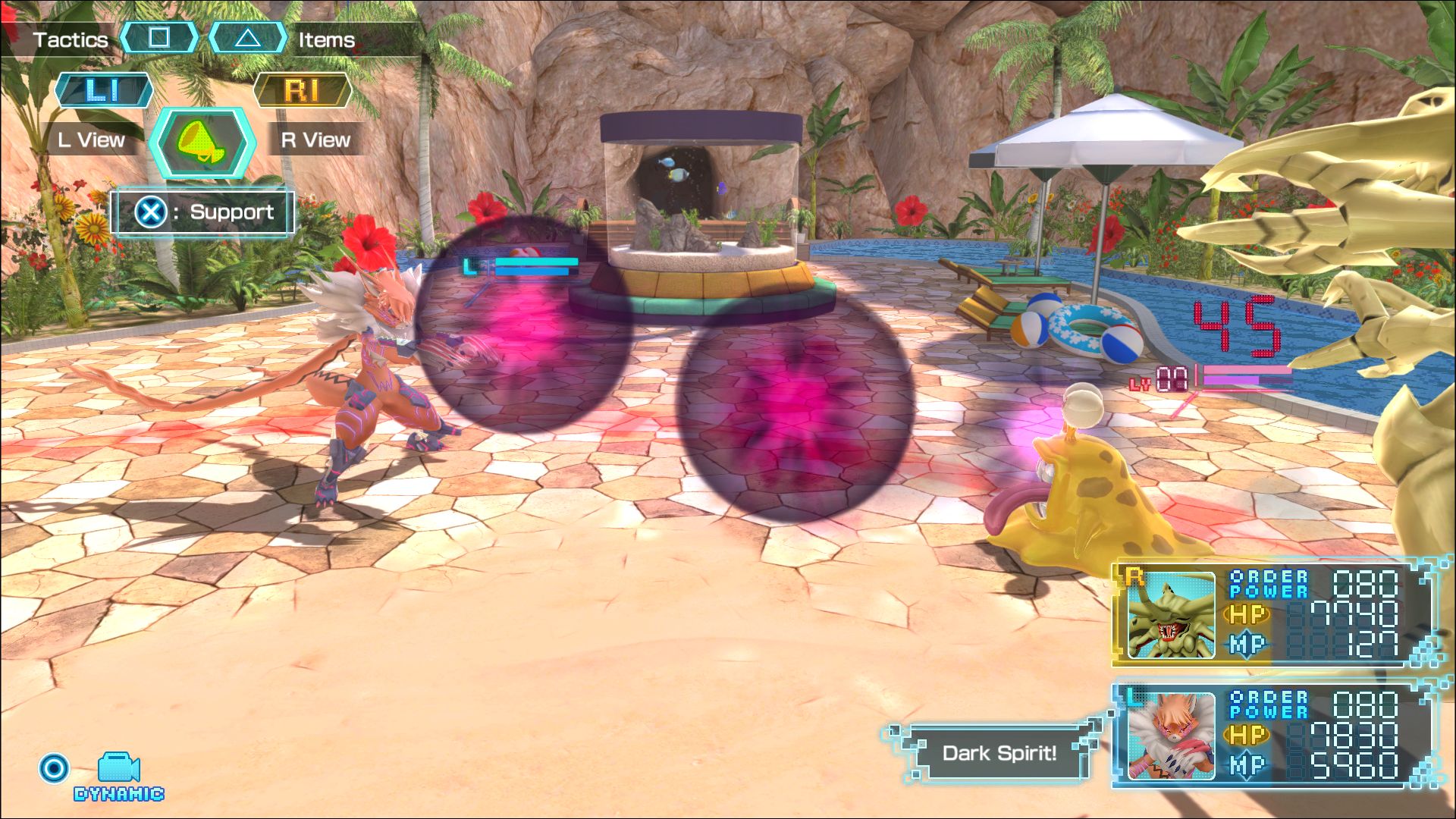Viewport: 1456px width, 819px height.
Task: Select the L partner status panel
Action: pos(1276,734)
